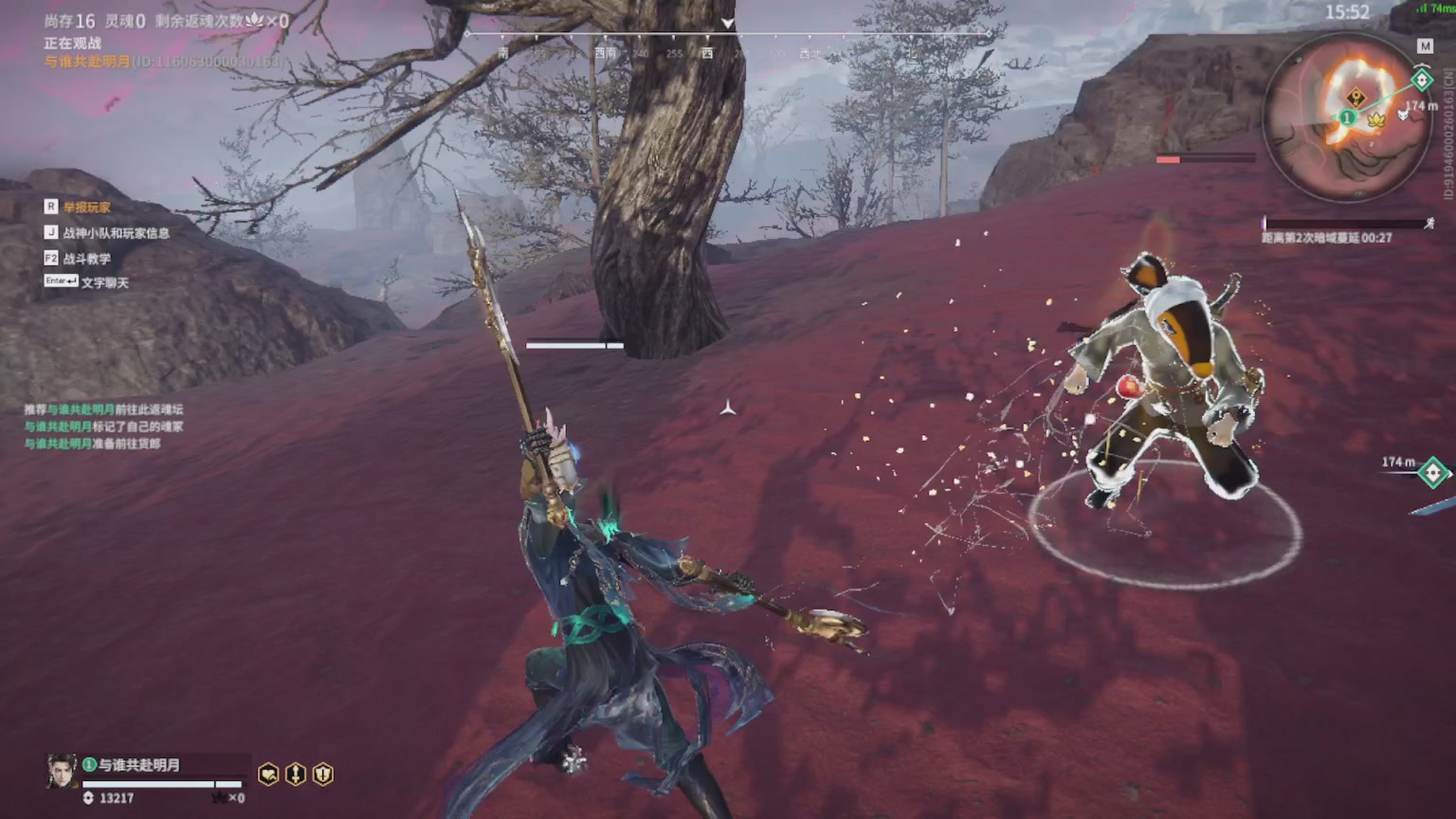1456x819 pixels.
Task: Click the green soul-altar marker at minimap edge
Action: [x=1421, y=81]
